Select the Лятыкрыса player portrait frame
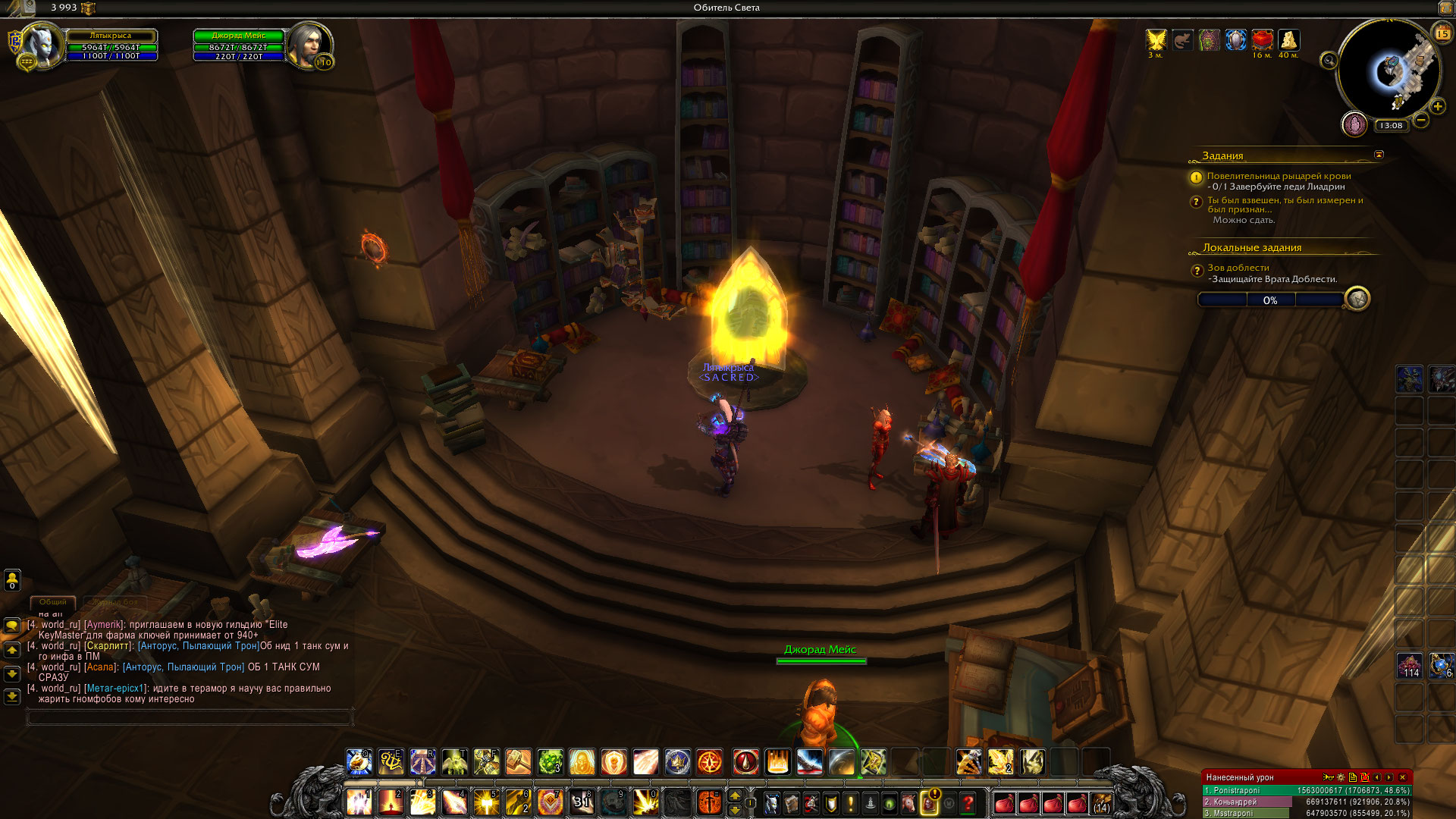The height and width of the screenshot is (819, 1456). (x=42, y=45)
